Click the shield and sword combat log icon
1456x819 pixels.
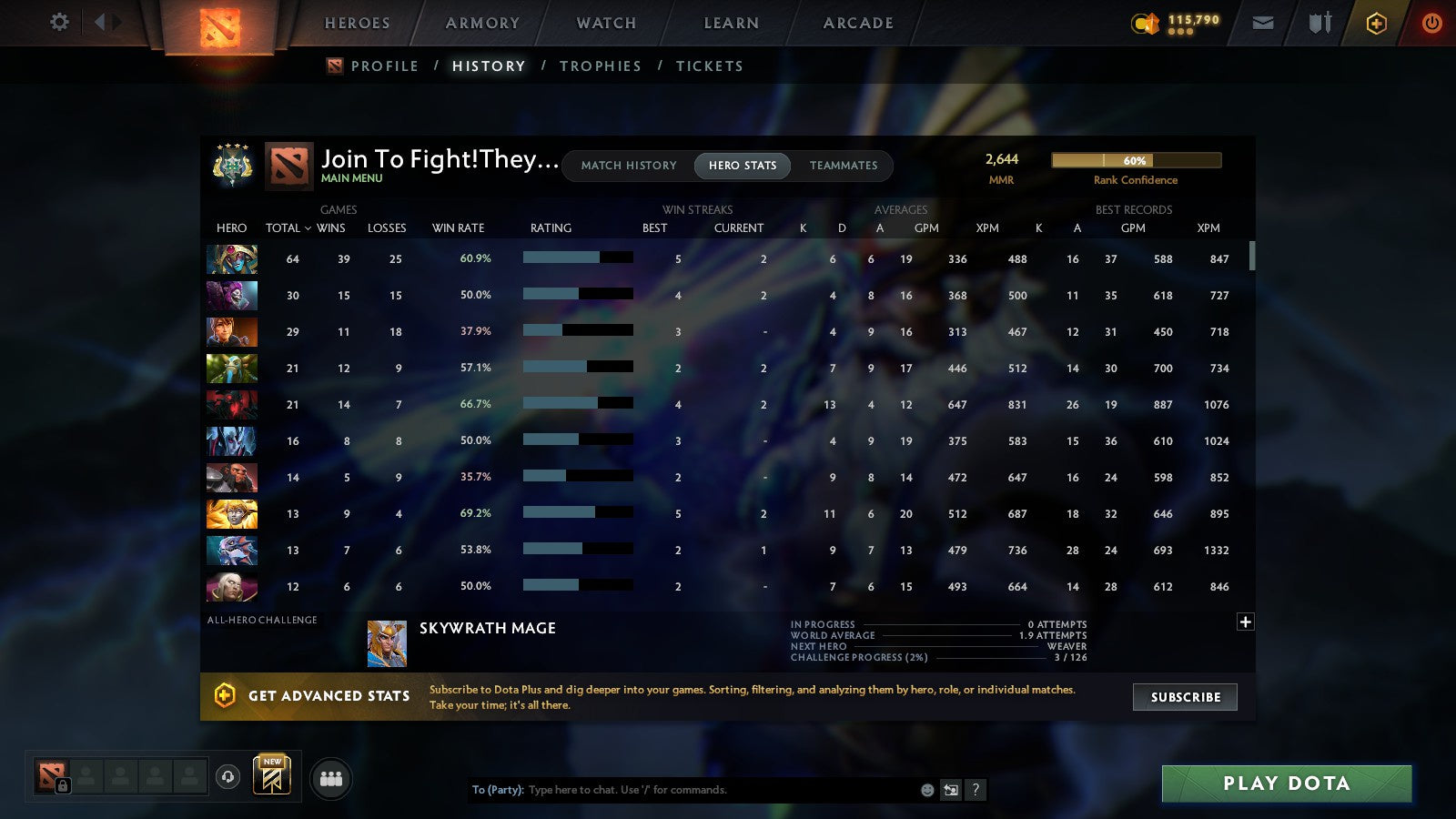pos(1319,23)
